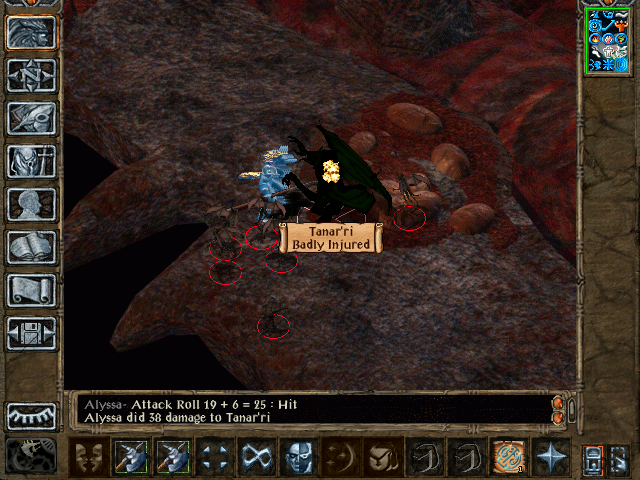The image size is (640, 480).
Task: Choose the twin masks talk action
Action: click(x=90, y=458)
